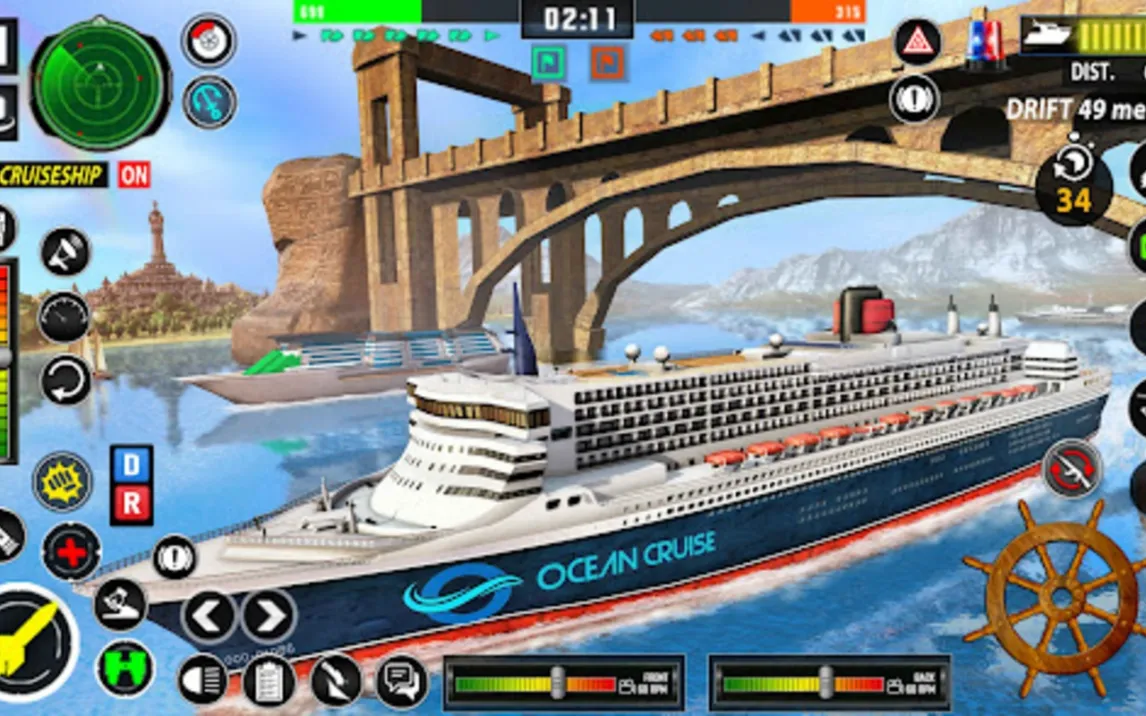Activate the red cross repair icon
Viewport: 1146px width, 716px height.
pyautogui.click(x=72, y=551)
